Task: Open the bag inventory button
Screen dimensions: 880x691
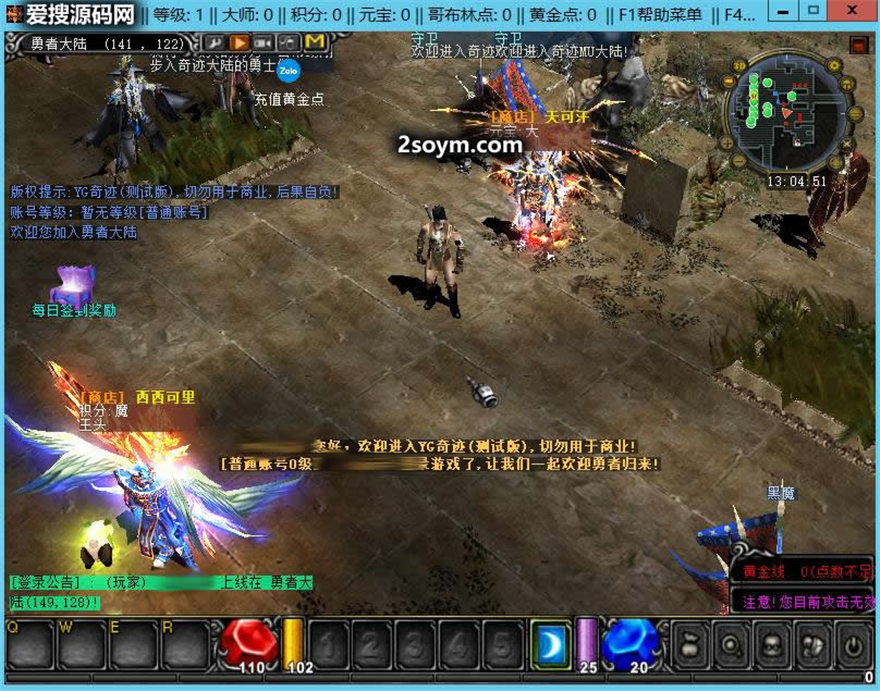Action: 692,644
